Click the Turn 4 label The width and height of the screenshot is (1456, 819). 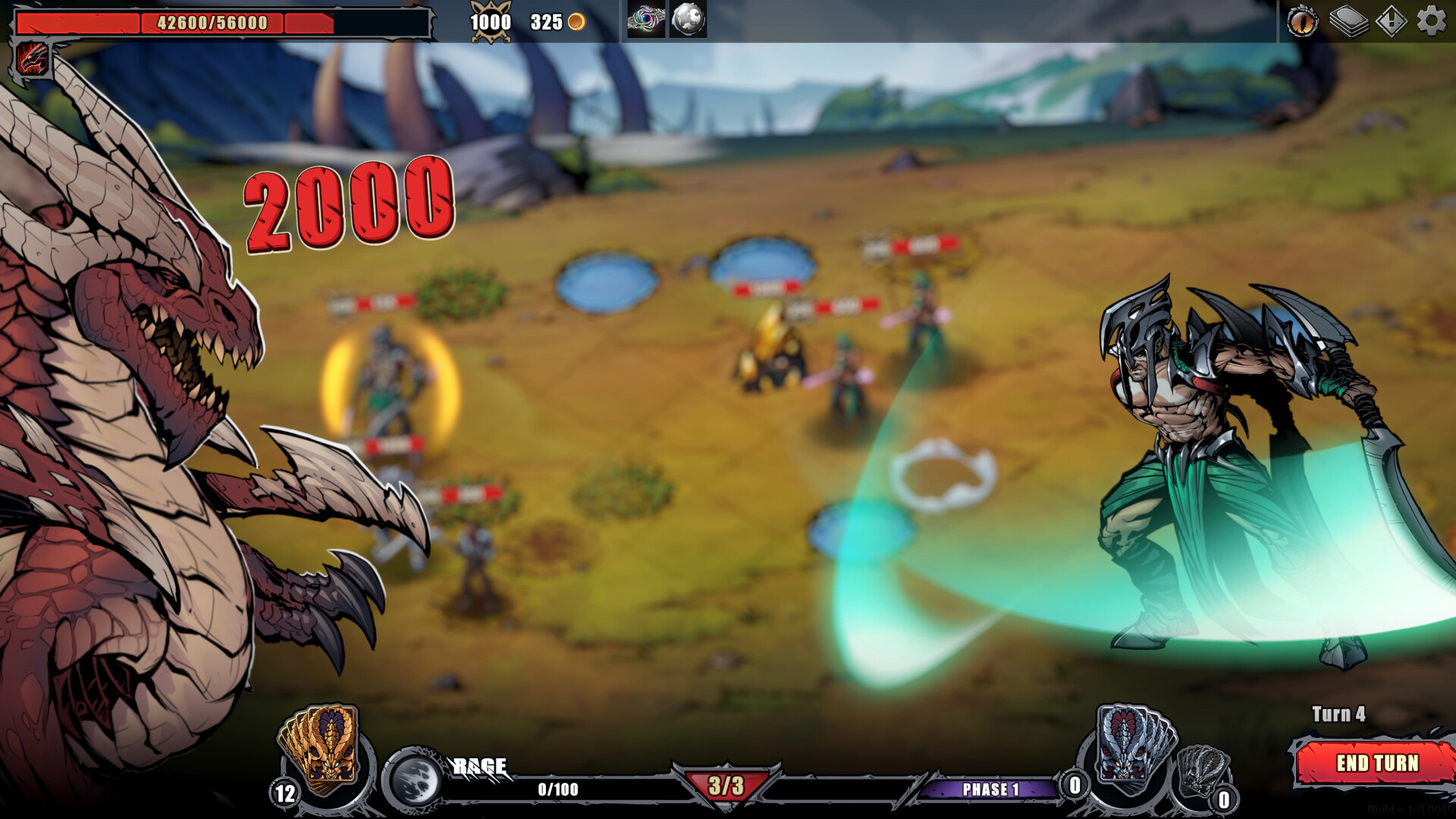(1338, 714)
